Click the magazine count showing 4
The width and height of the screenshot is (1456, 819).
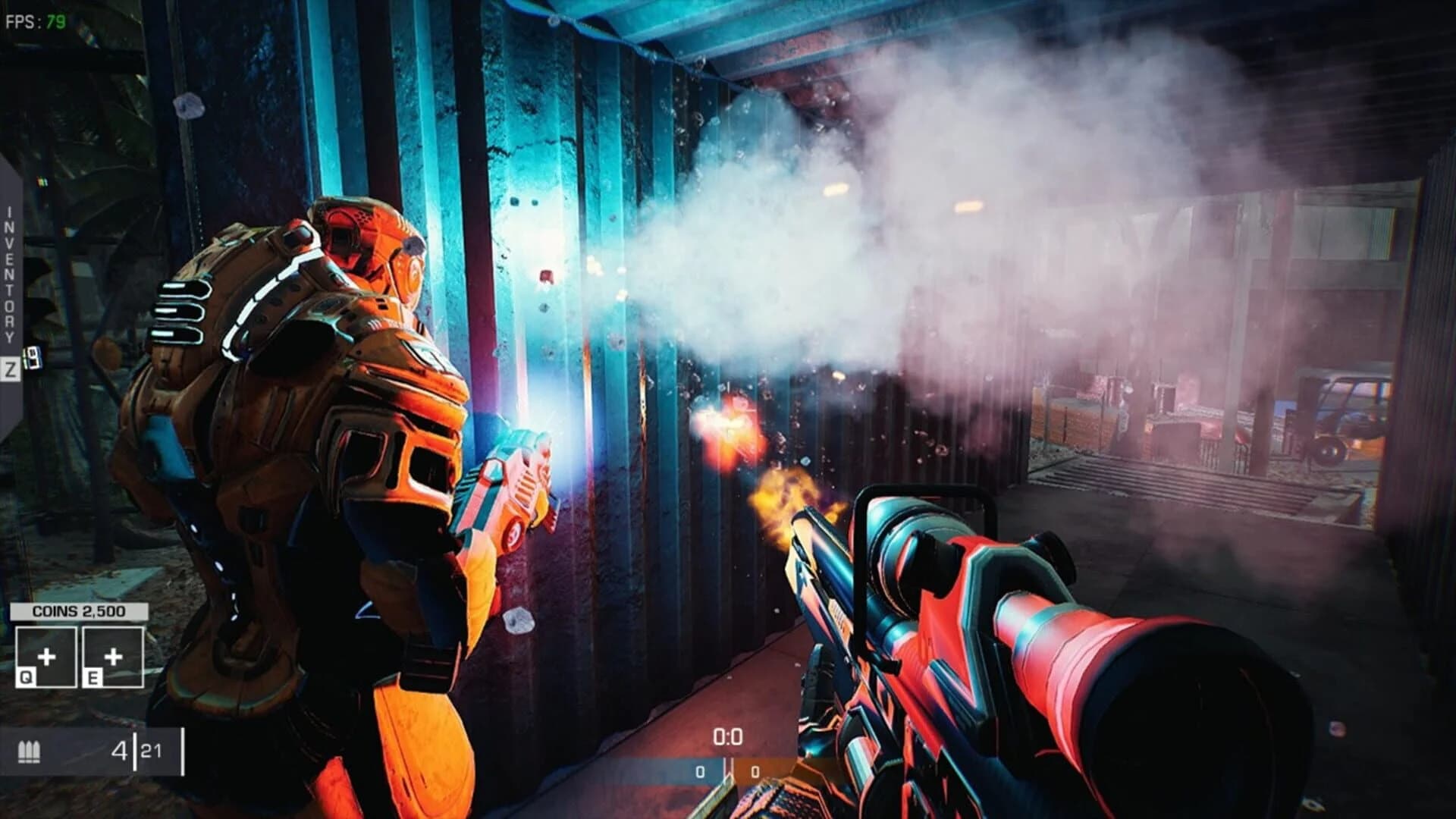[x=121, y=751]
